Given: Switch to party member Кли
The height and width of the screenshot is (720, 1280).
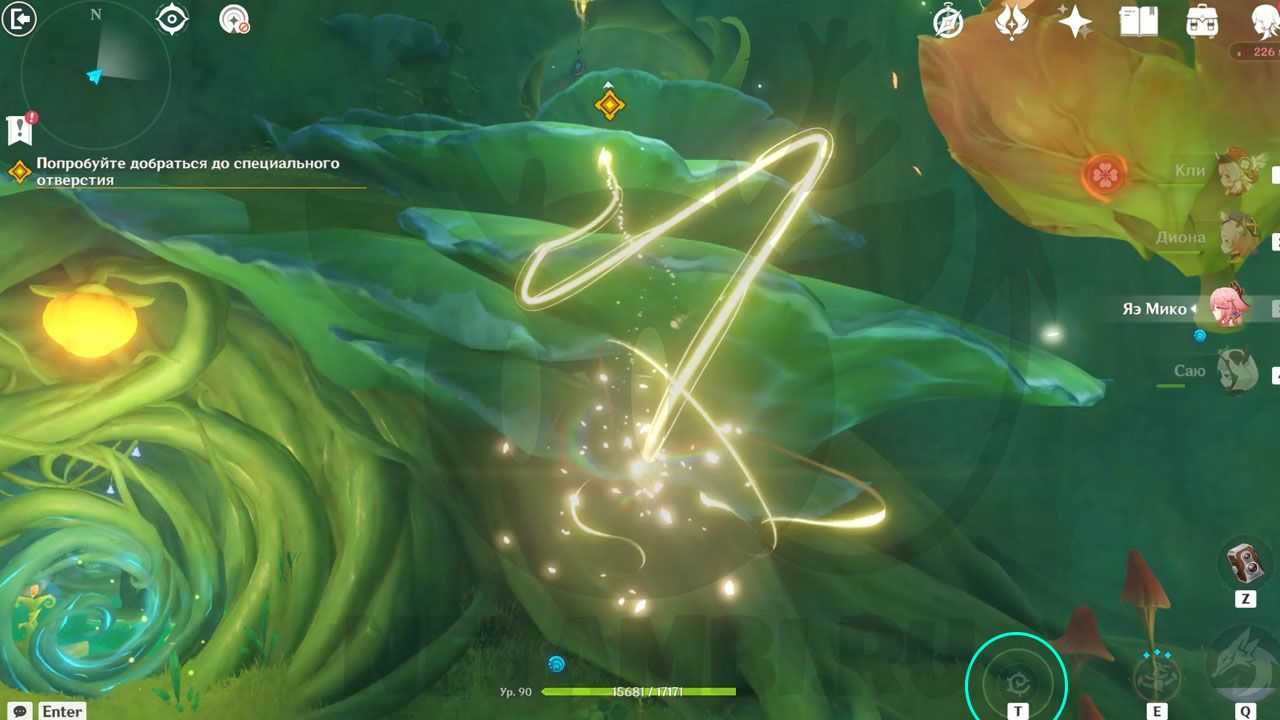Looking at the screenshot, I should click(x=1238, y=172).
